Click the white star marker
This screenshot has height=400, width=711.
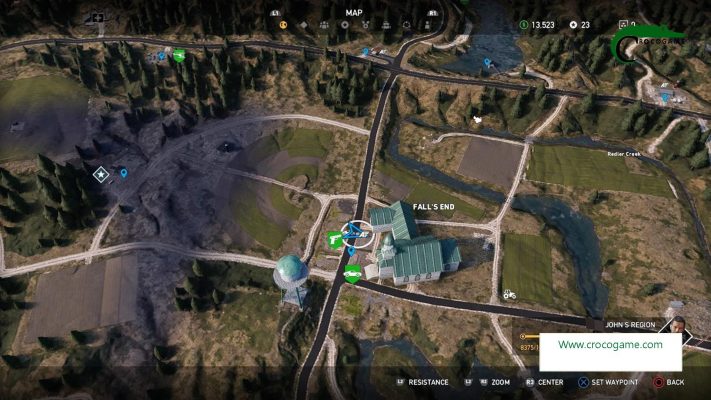[101, 175]
